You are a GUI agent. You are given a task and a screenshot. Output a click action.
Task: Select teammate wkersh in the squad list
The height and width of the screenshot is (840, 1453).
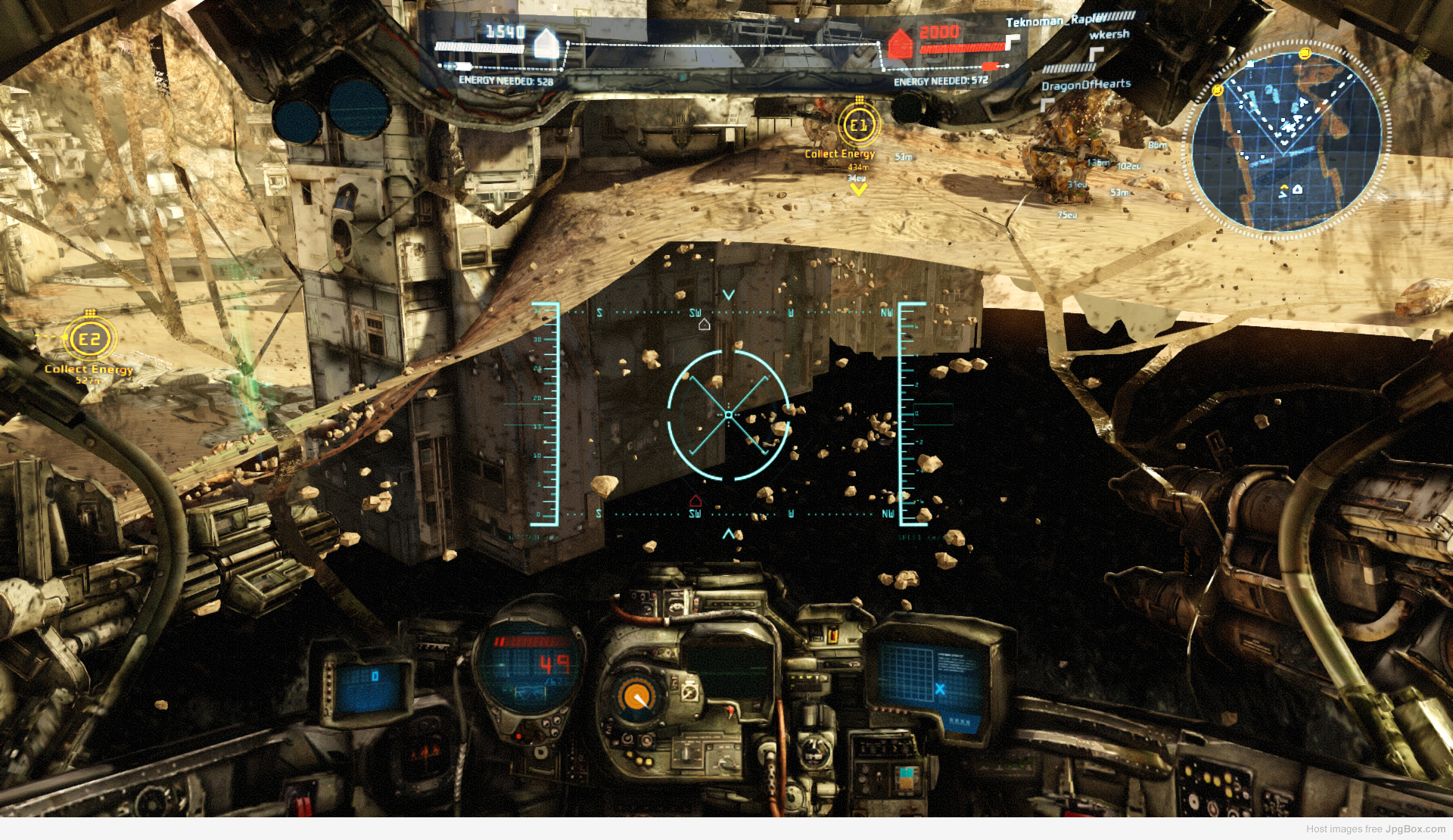pyautogui.click(x=1109, y=35)
